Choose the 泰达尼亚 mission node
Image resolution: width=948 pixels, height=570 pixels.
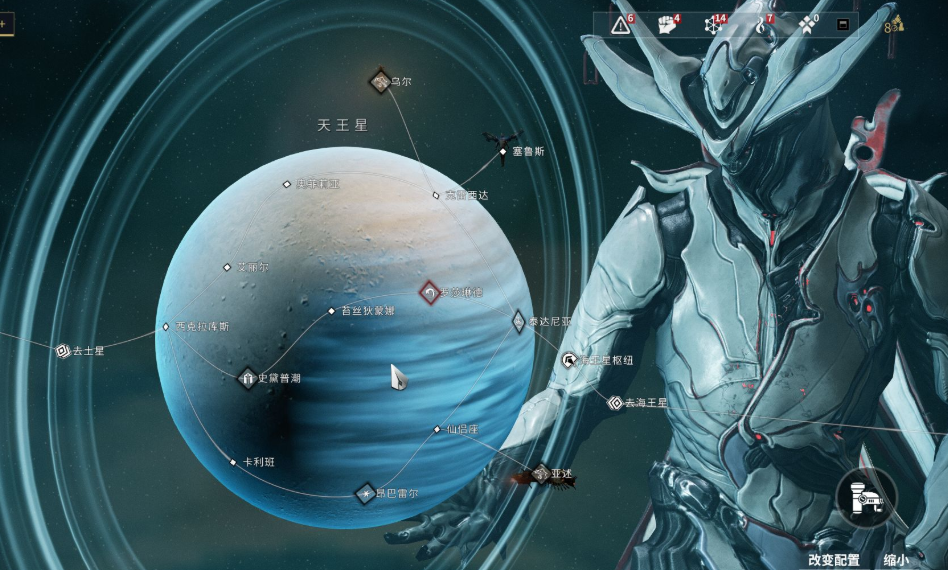click(518, 322)
